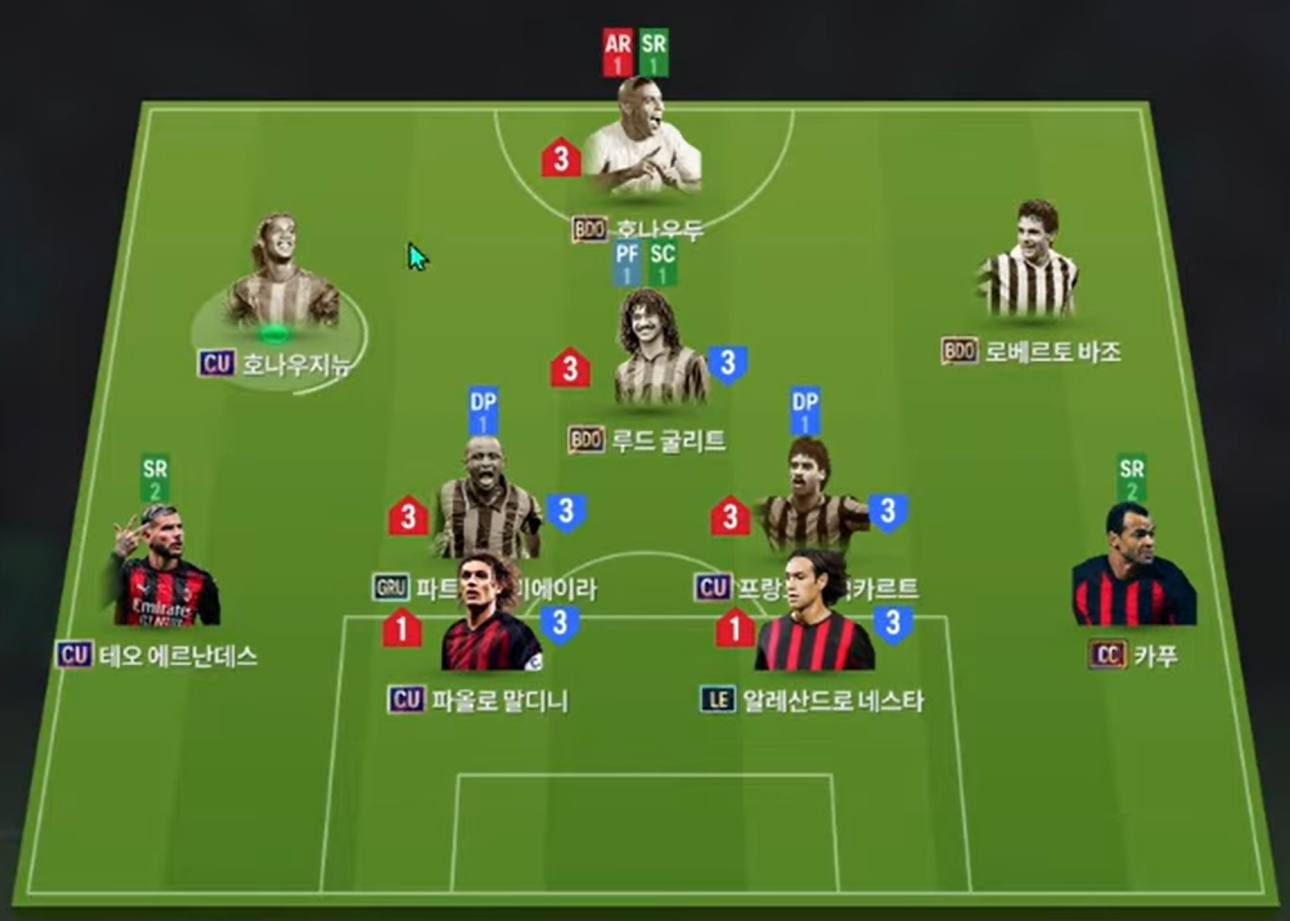Choose right back 카푸
This screenshot has width=1290, height=921.
[1133, 569]
